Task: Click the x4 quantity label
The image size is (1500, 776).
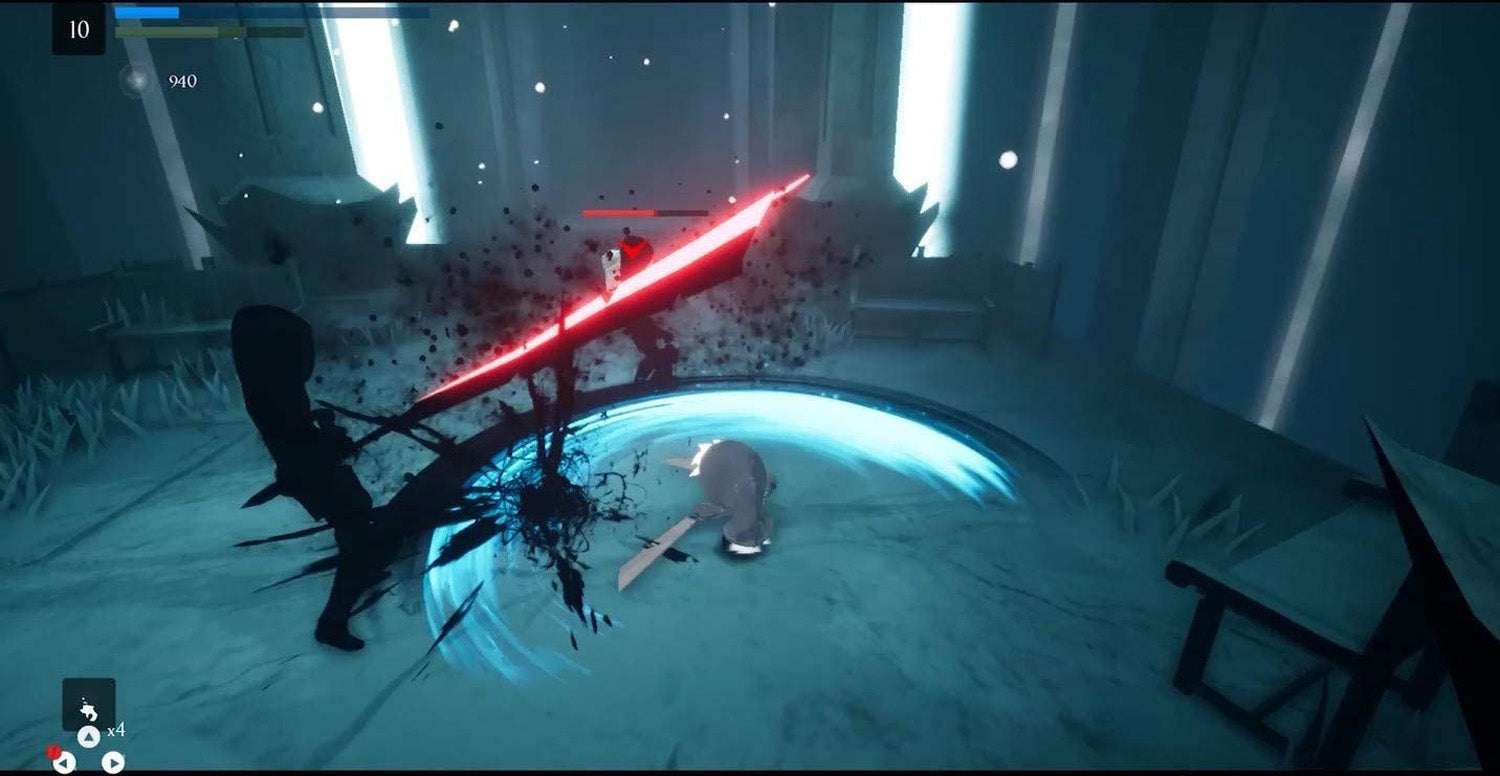Action: [117, 730]
